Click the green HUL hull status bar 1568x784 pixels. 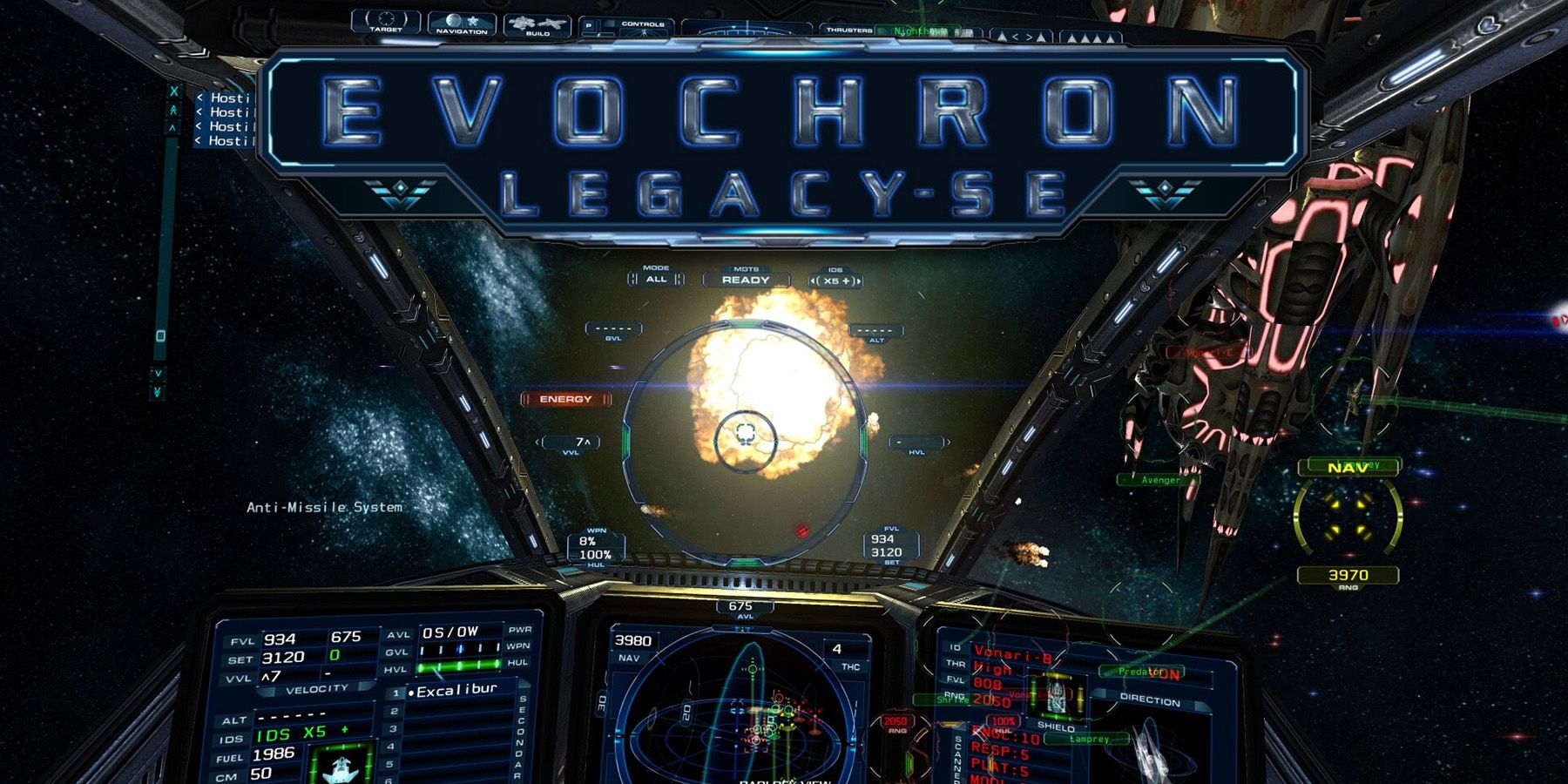tap(457, 666)
